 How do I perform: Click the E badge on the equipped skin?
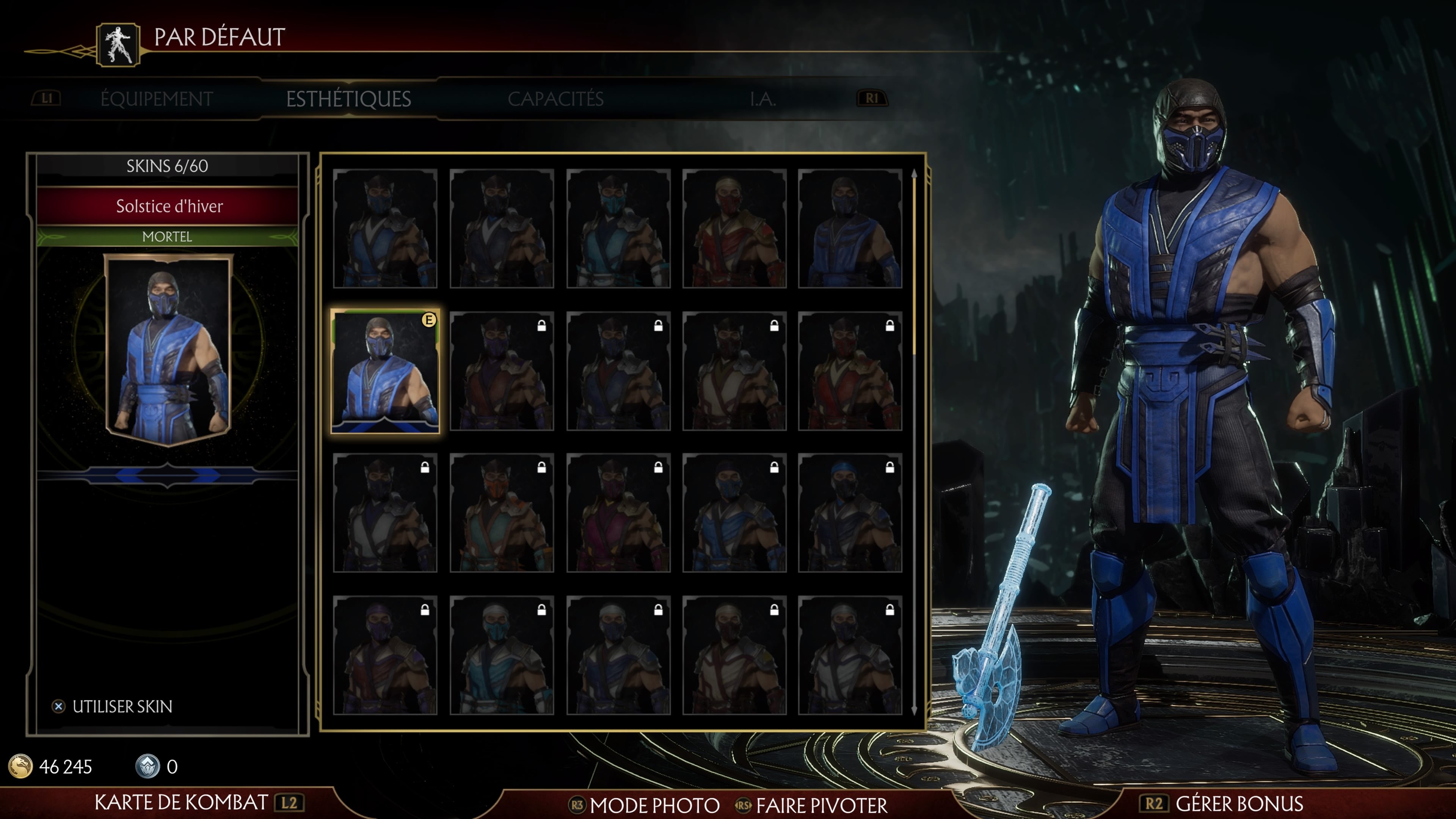point(430,320)
